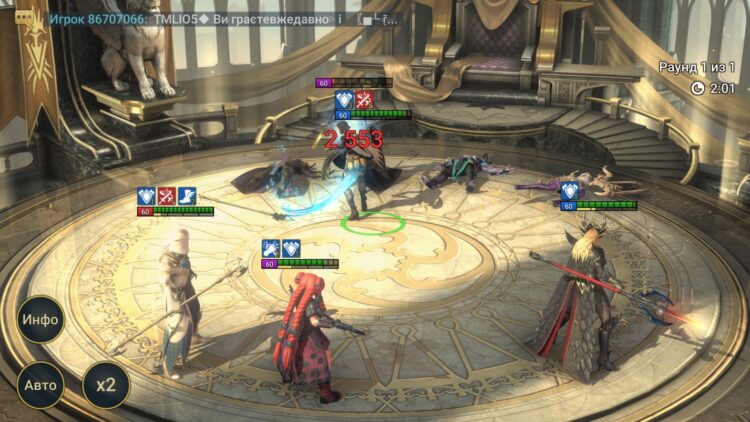Open the Инфо battle info panel
Screen dimensions: 750x422
point(41,320)
